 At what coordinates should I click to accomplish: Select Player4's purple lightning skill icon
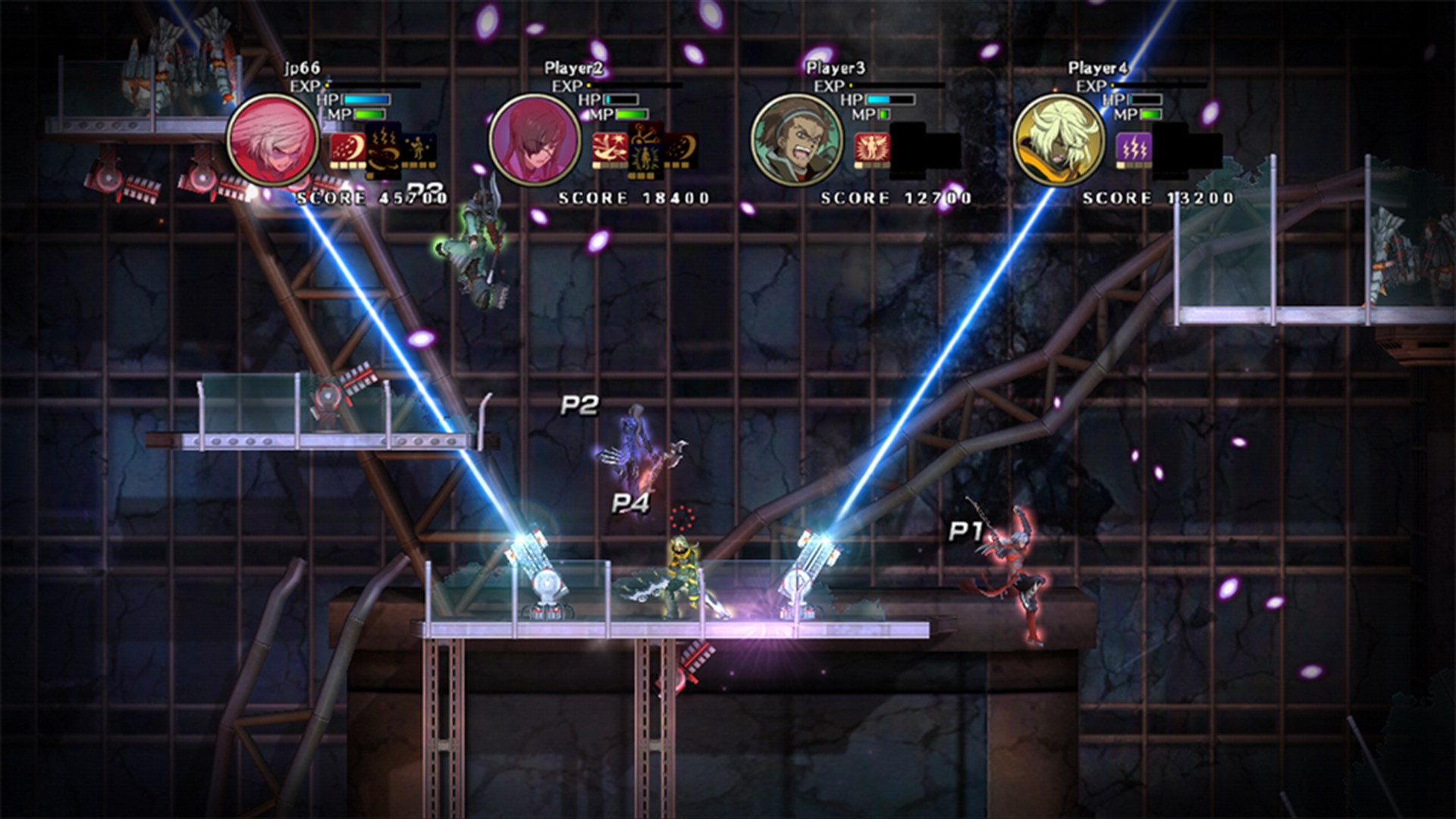click(x=1134, y=148)
